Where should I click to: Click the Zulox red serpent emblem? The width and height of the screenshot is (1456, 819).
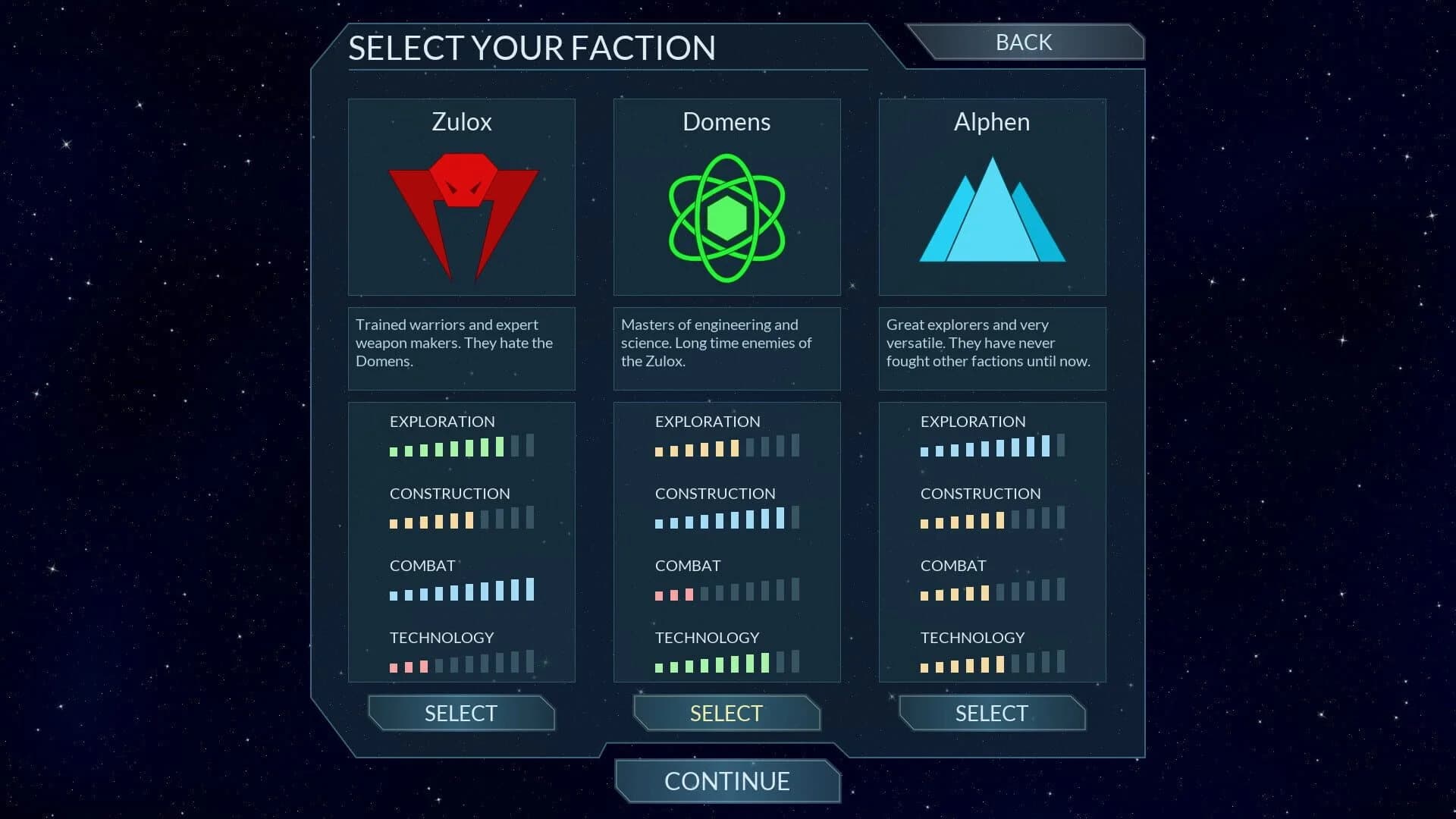tap(461, 212)
